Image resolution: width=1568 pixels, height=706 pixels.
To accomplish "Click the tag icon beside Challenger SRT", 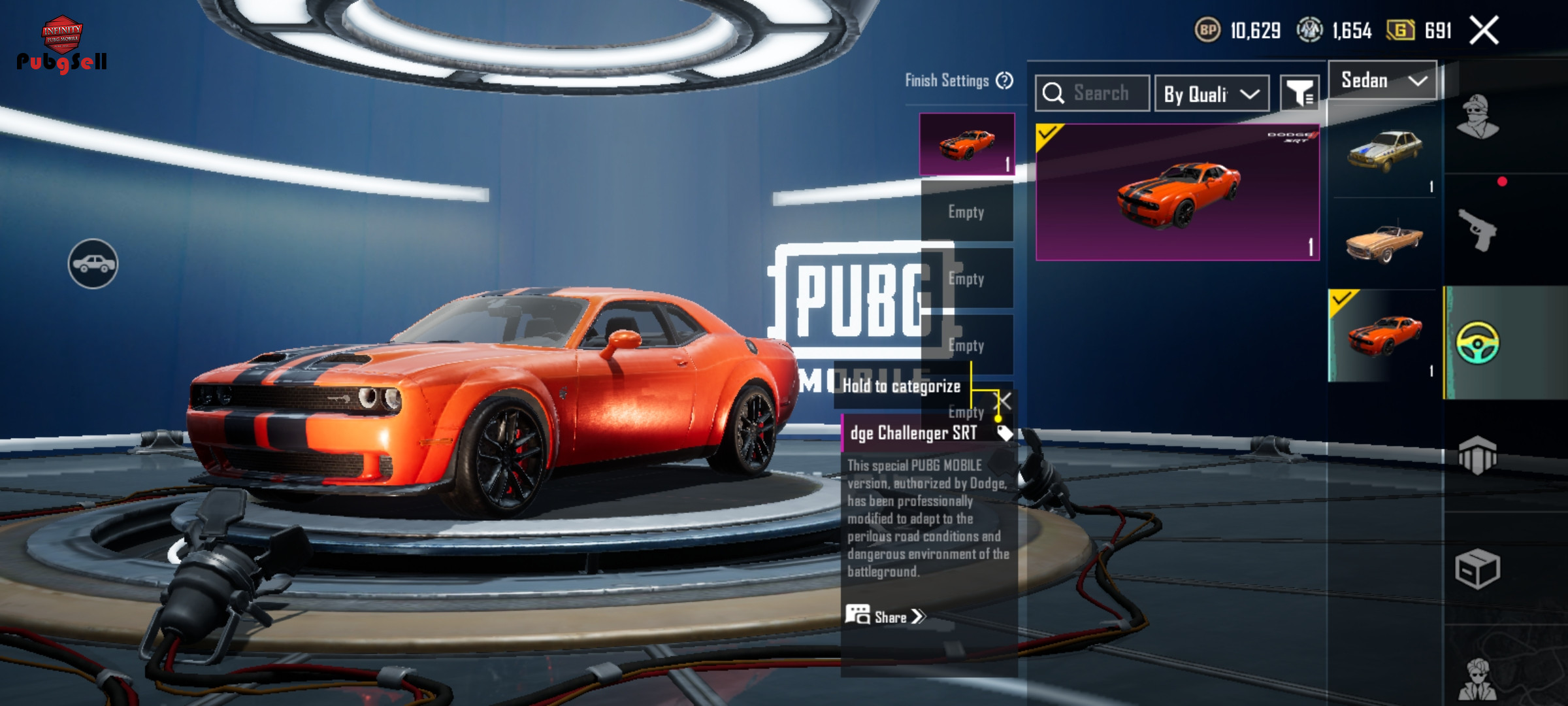I will click(x=1004, y=433).
